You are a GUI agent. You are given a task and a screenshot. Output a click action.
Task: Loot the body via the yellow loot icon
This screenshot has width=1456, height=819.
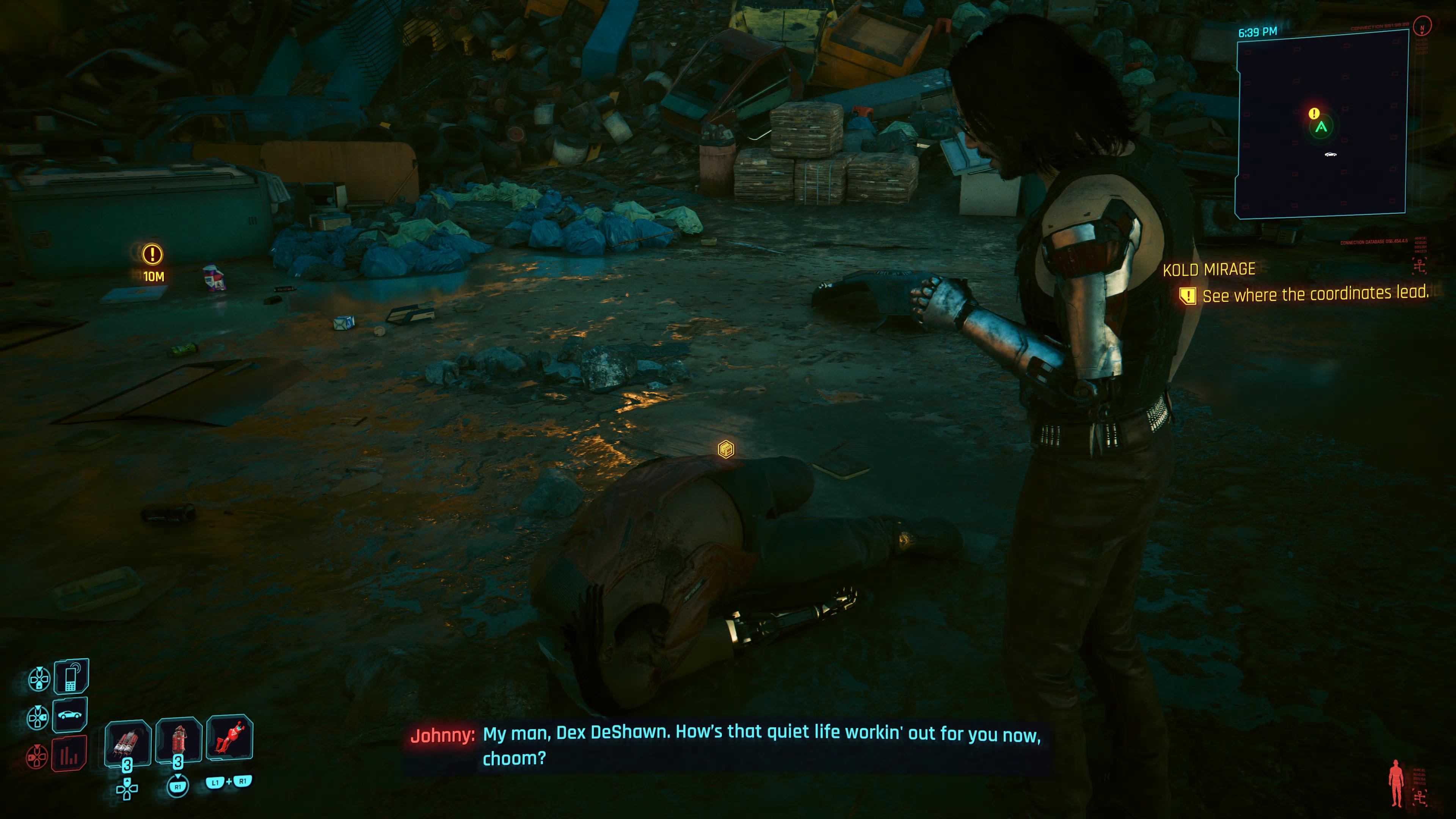pyautogui.click(x=726, y=449)
